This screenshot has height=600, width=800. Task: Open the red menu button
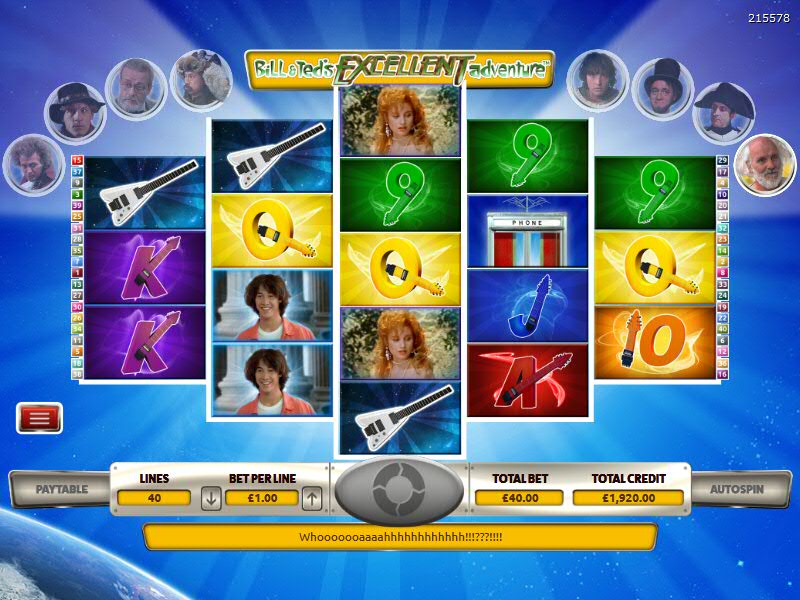[40, 418]
